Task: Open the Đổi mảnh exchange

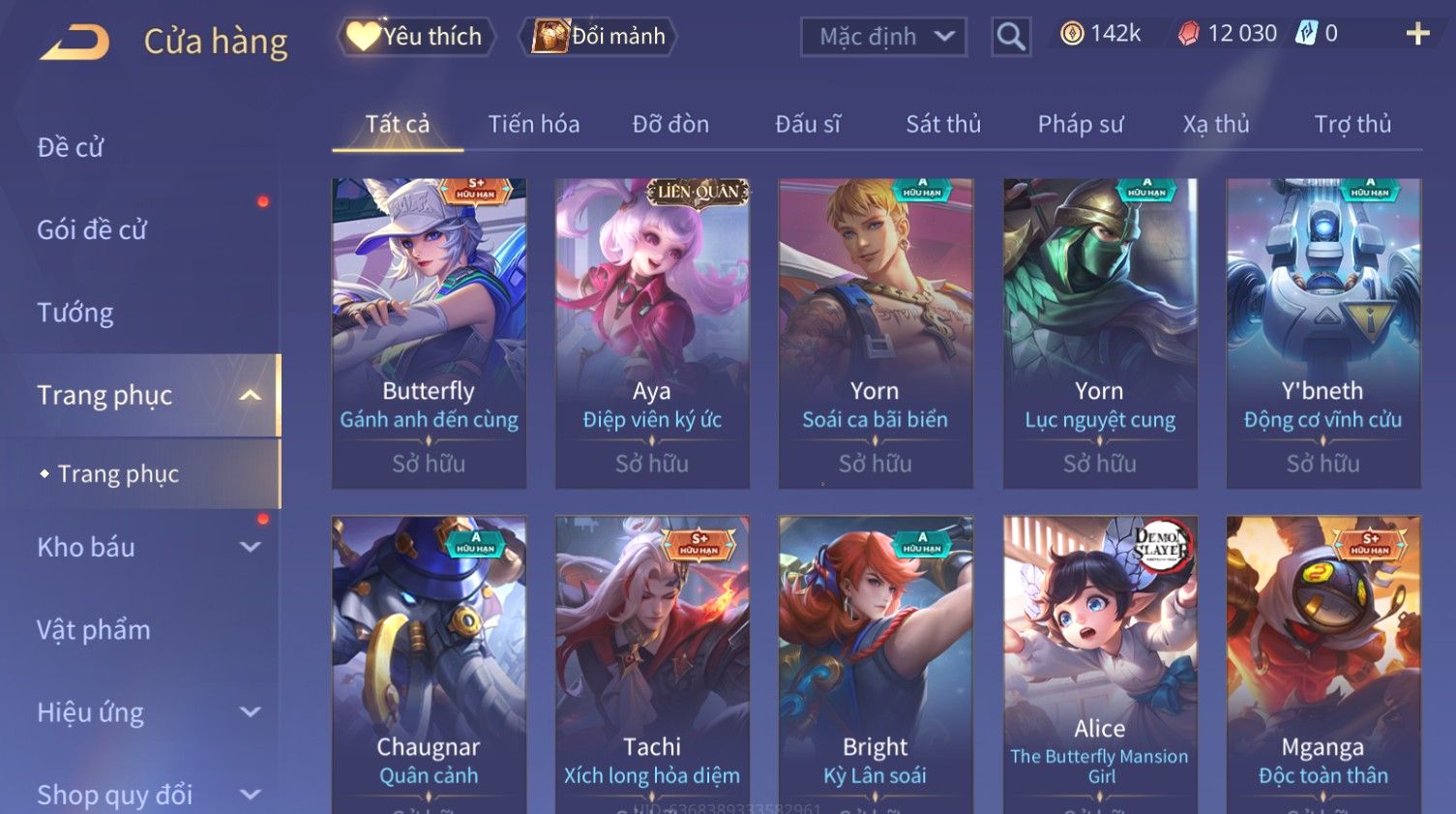Action: coord(599,37)
